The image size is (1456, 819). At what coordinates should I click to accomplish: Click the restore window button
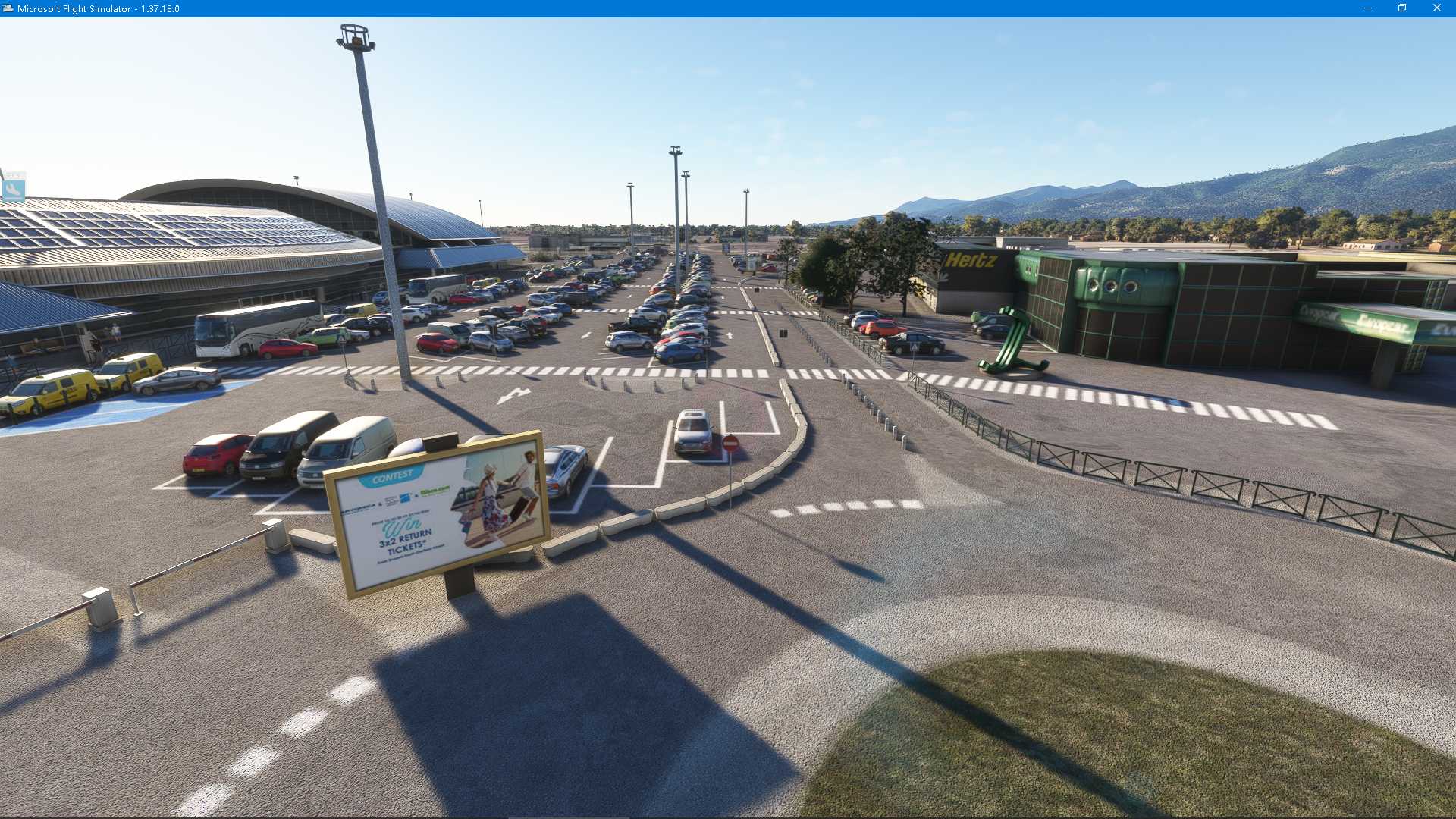coord(1401,9)
